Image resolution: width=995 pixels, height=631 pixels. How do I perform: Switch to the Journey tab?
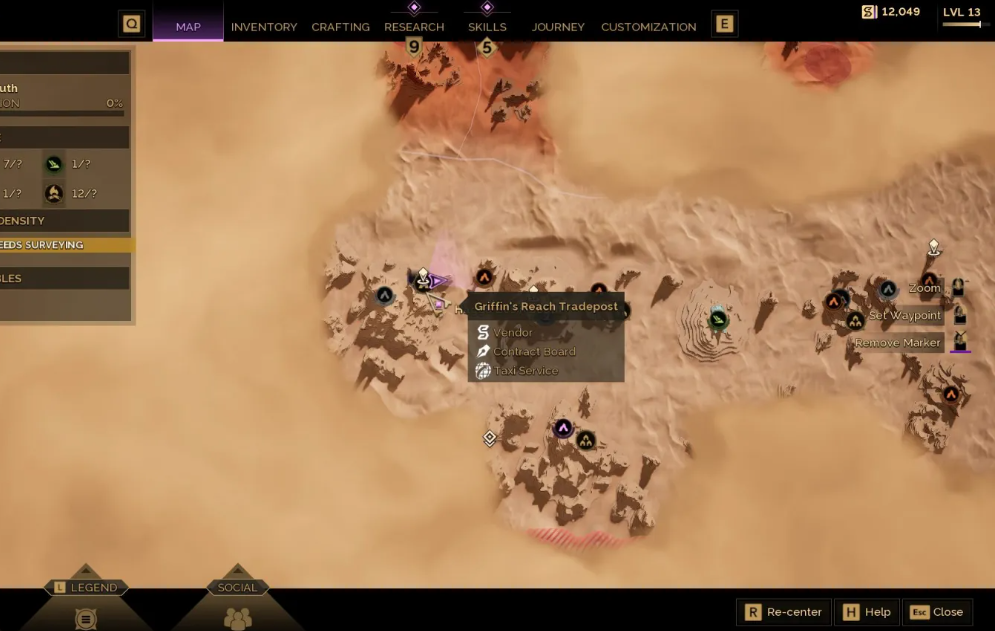[558, 27]
